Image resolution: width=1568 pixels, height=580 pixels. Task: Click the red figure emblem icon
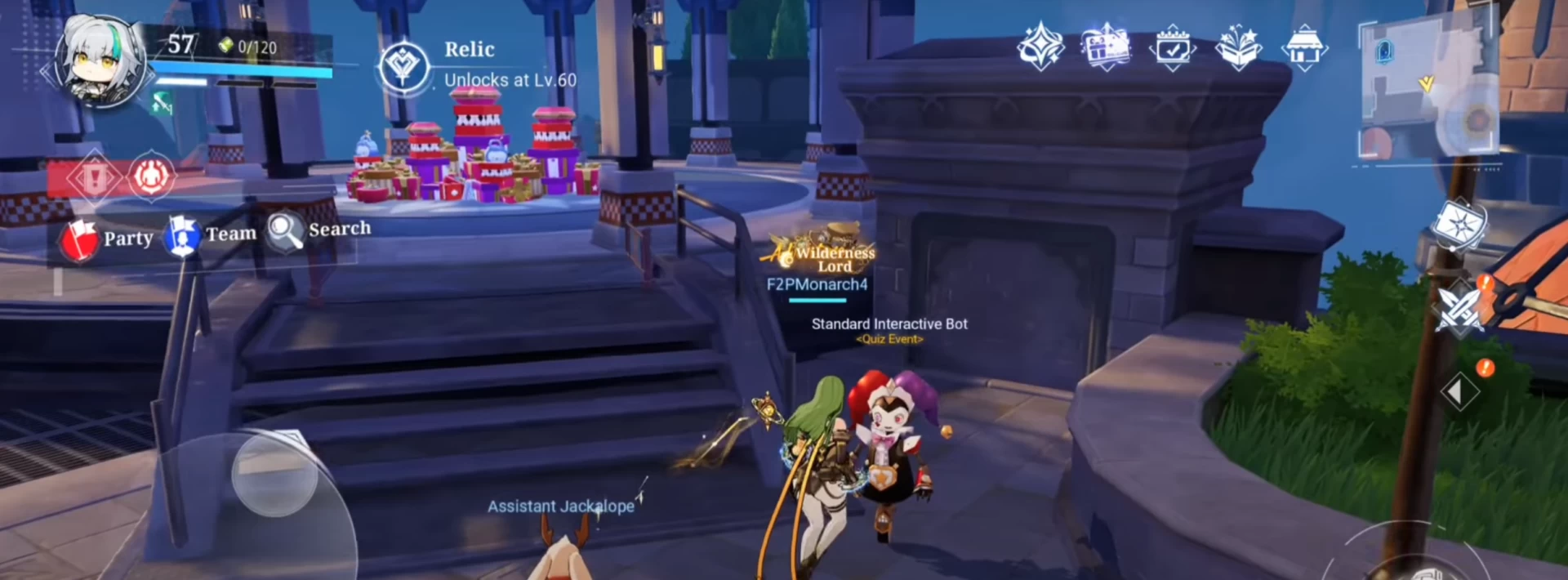pos(150,175)
